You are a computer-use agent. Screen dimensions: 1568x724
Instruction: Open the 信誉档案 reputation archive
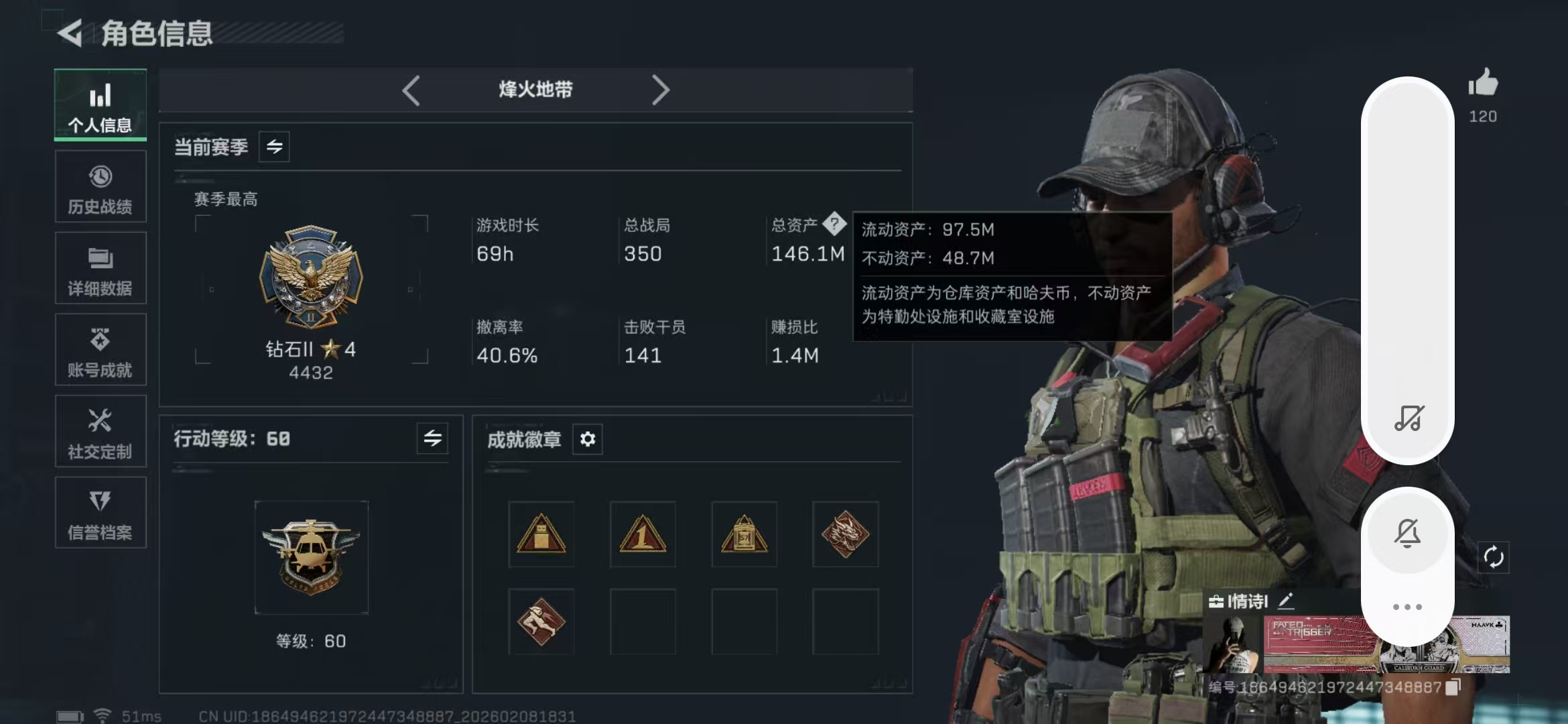pos(100,514)
